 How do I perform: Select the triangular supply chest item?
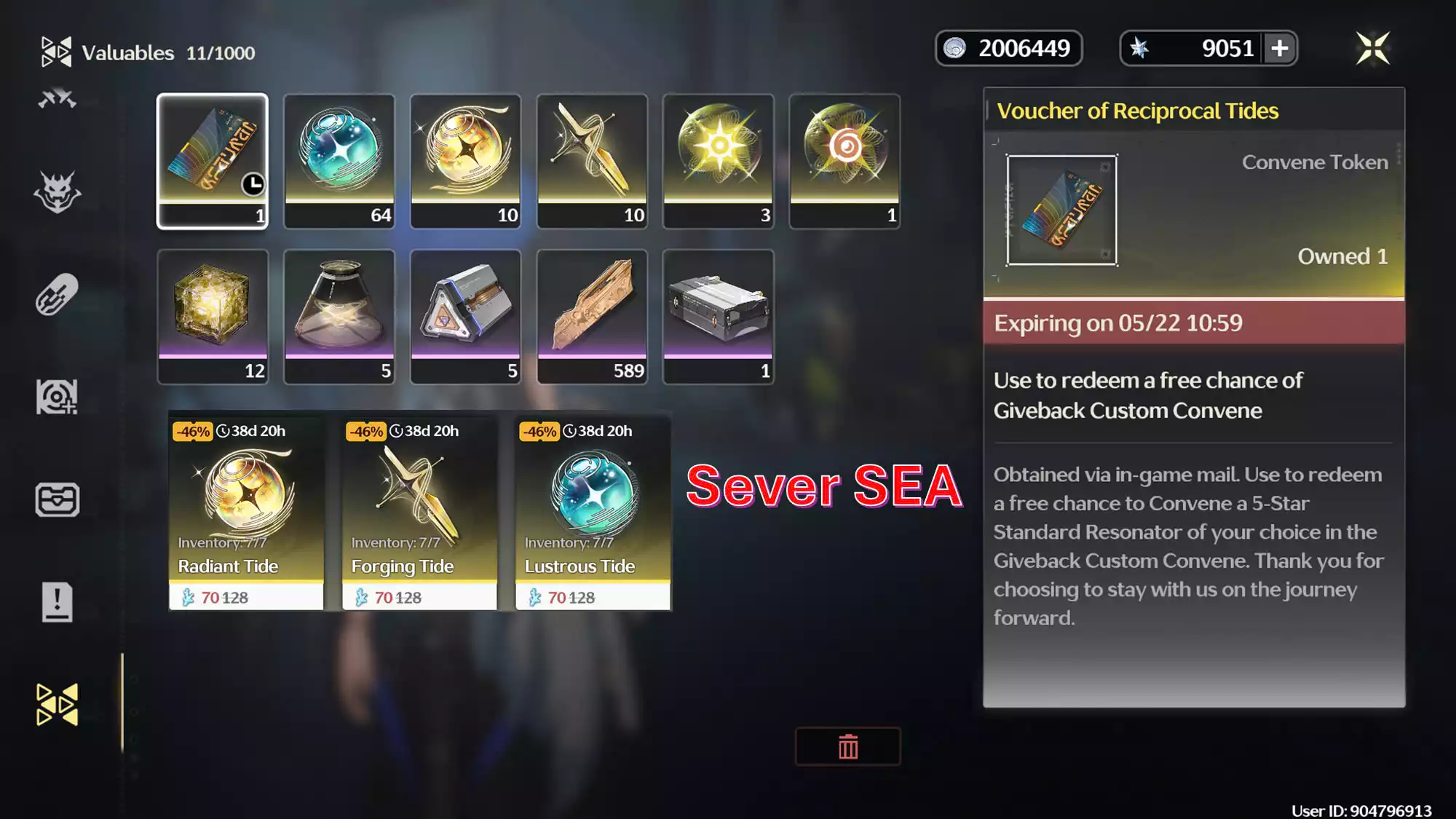tap(466, 317)
